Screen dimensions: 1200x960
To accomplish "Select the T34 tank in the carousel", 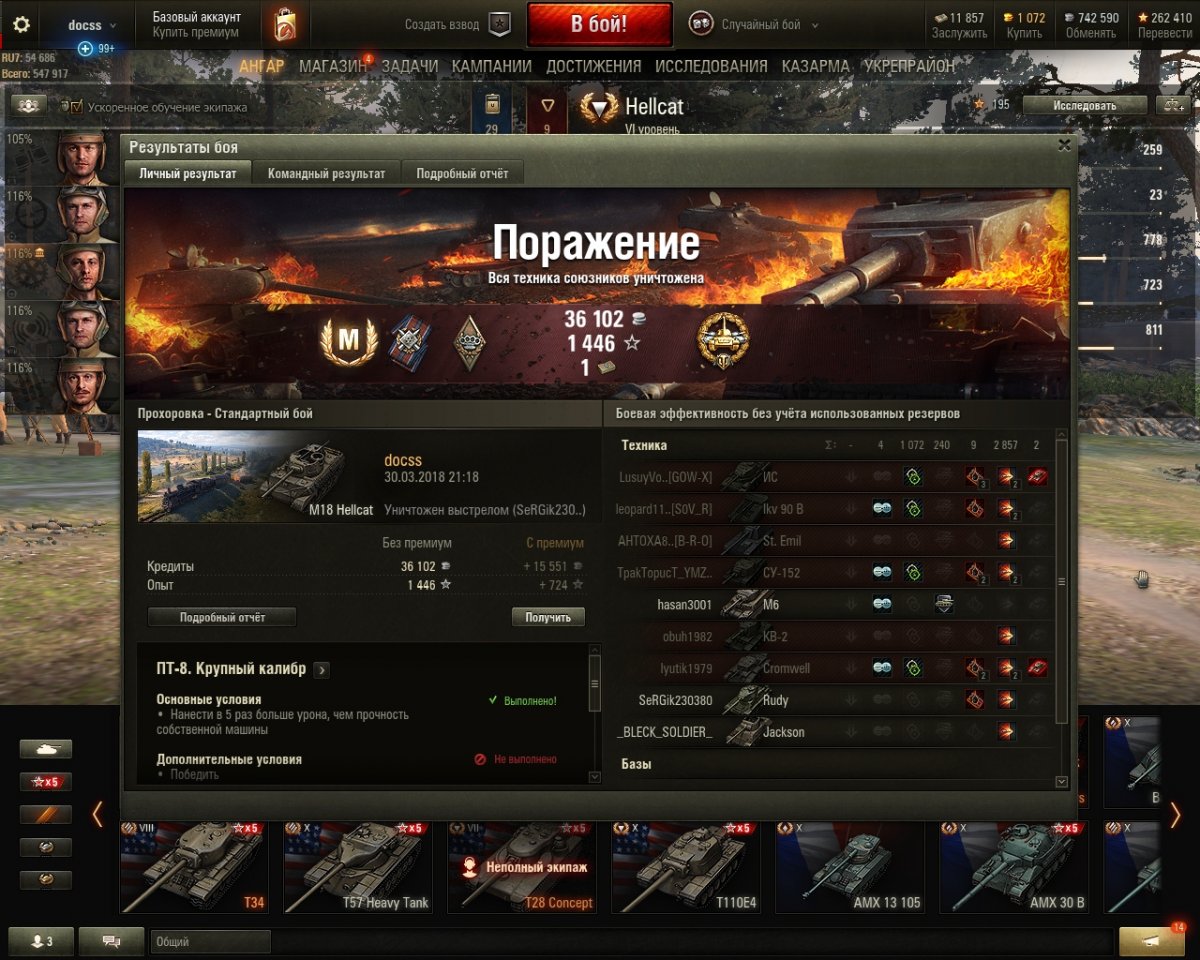I will pos(193,866).
